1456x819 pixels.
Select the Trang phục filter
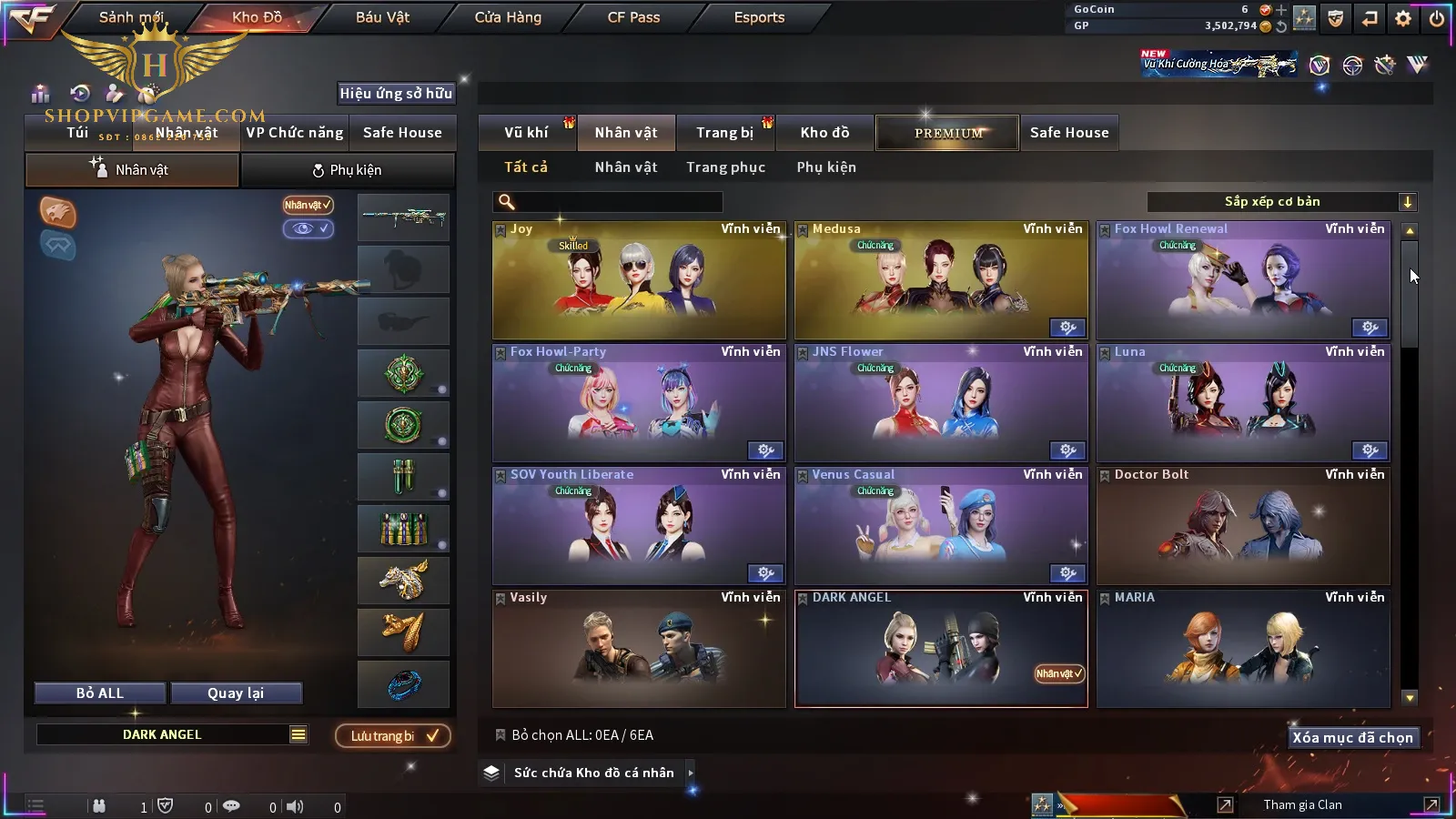pos(725,167)
